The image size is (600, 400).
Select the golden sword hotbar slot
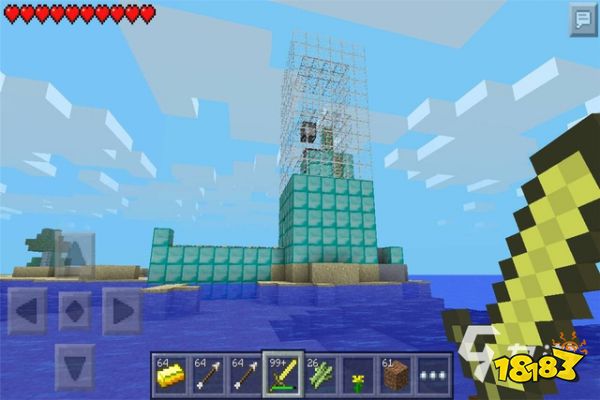pyautogui.click(x=280, y=375)
